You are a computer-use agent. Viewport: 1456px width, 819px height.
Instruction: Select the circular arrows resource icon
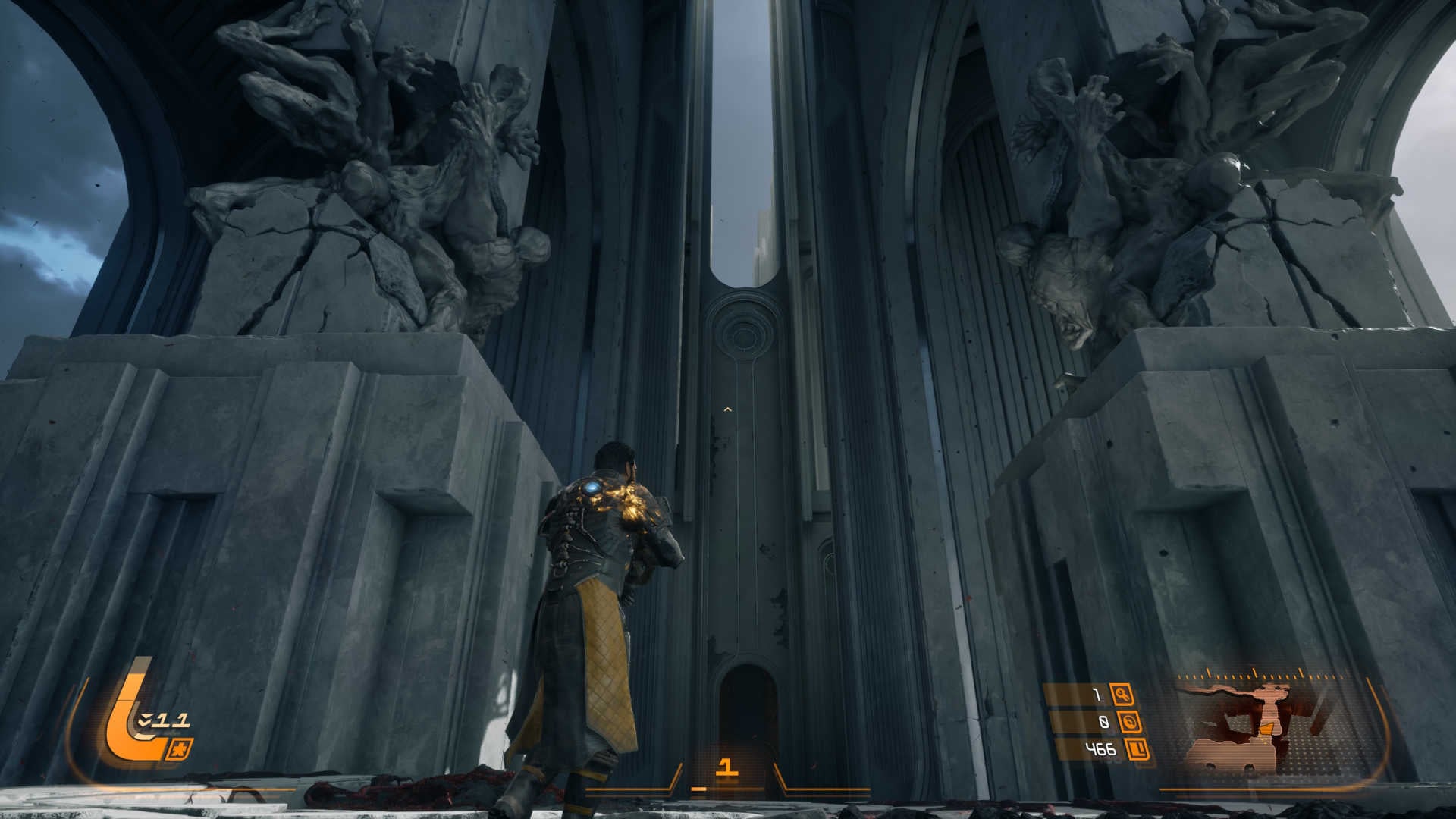1131,722
